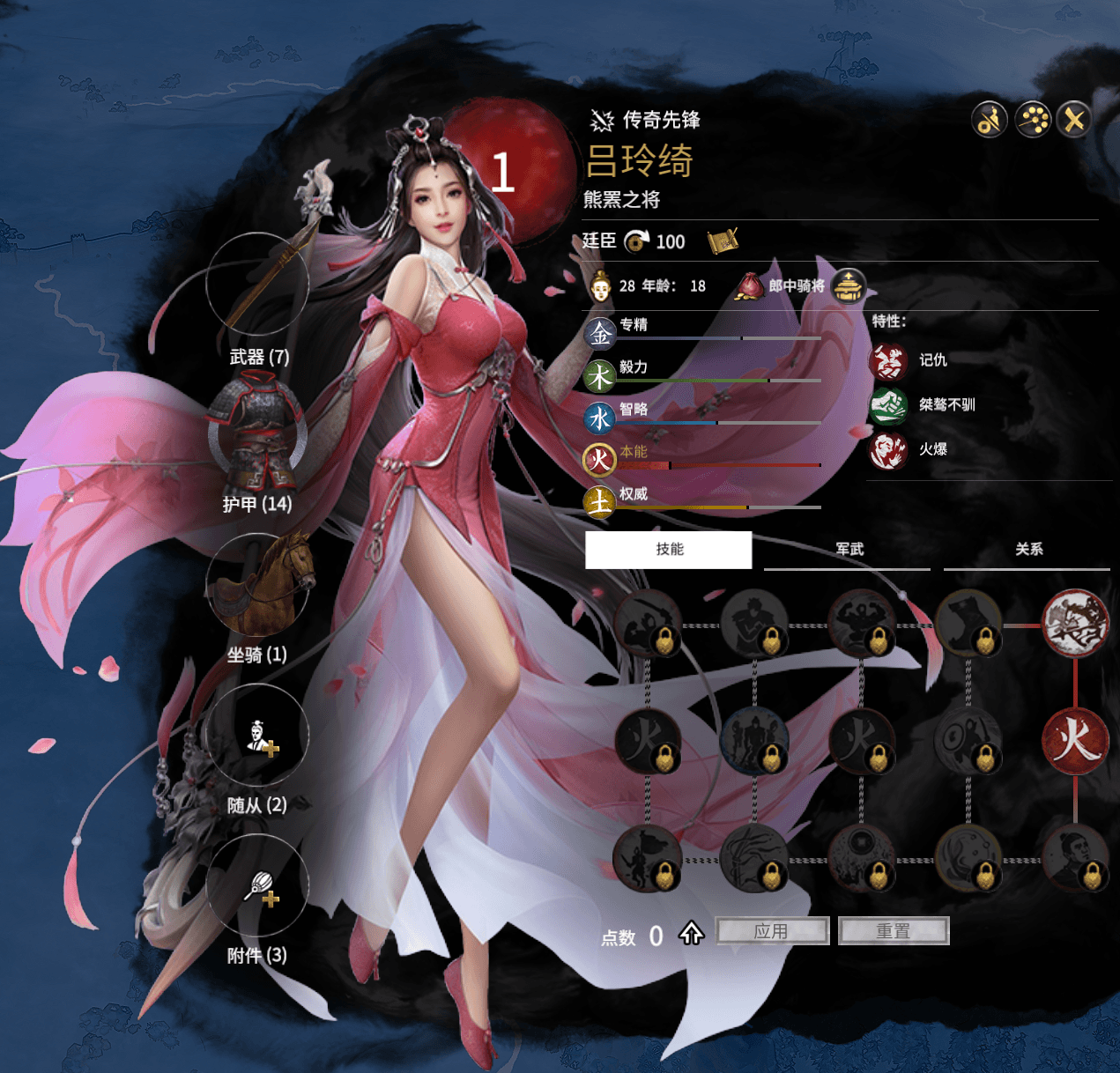This screenshot has width=1120, height=1073.
Task: Select the 水 智略 attribute icon
Action: [600, 418]
